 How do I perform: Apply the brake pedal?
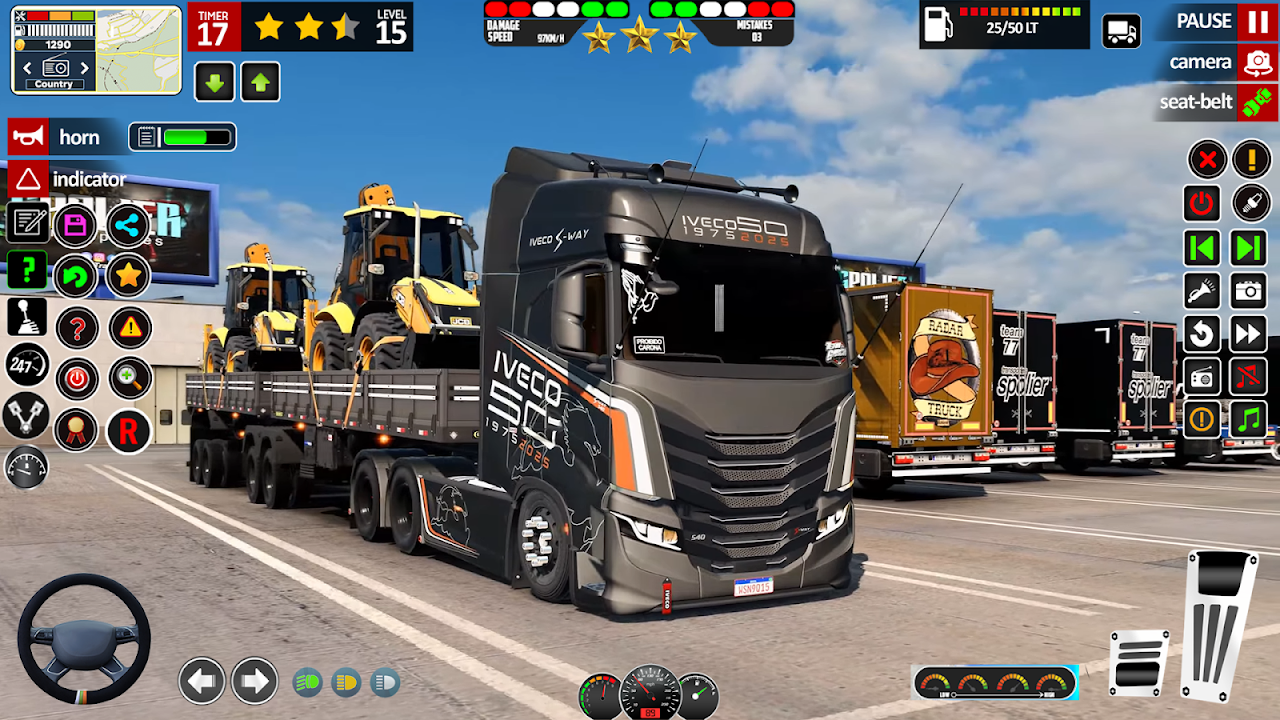1138,662
